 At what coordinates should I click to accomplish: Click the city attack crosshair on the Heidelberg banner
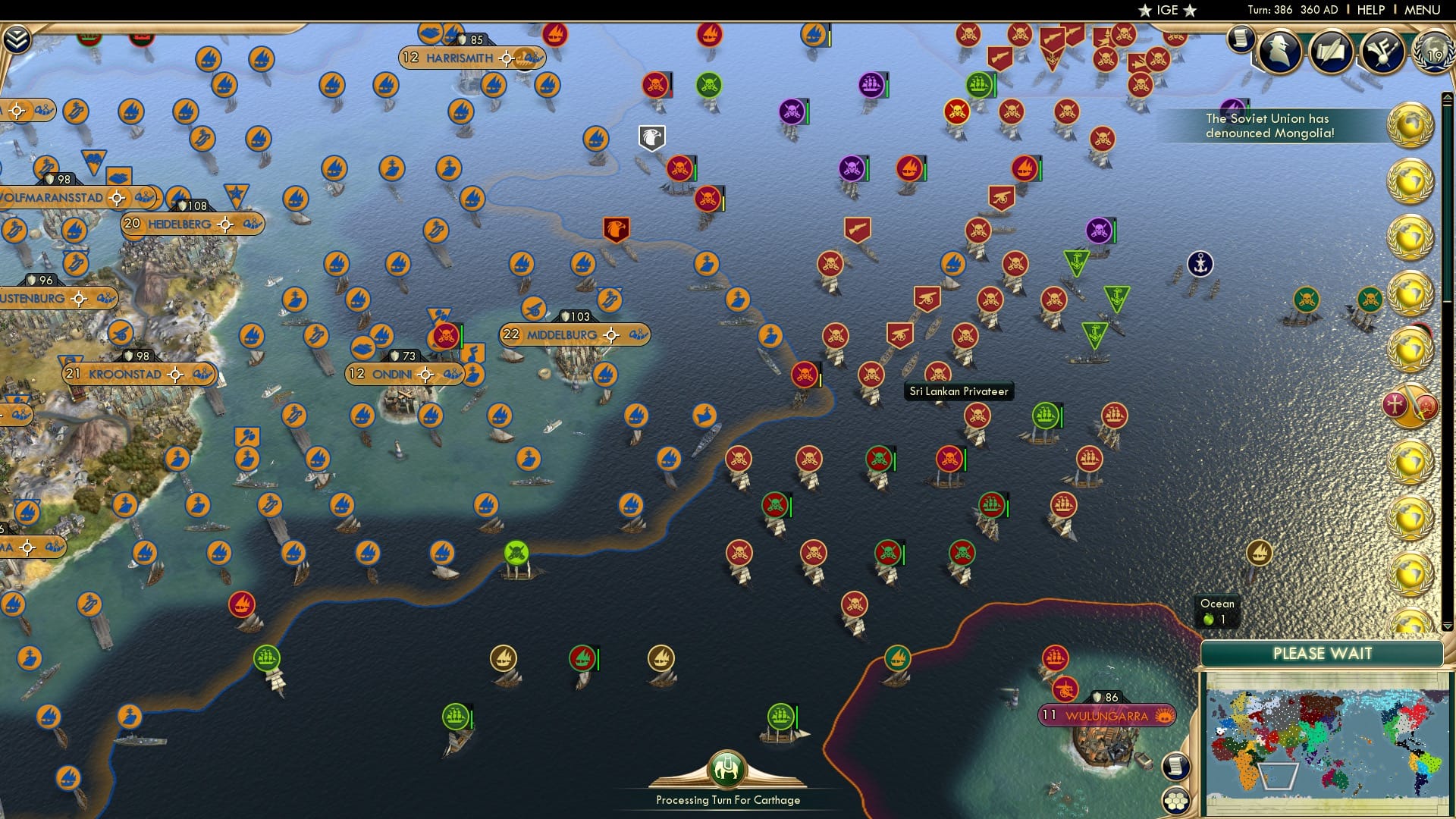point(225,224)
